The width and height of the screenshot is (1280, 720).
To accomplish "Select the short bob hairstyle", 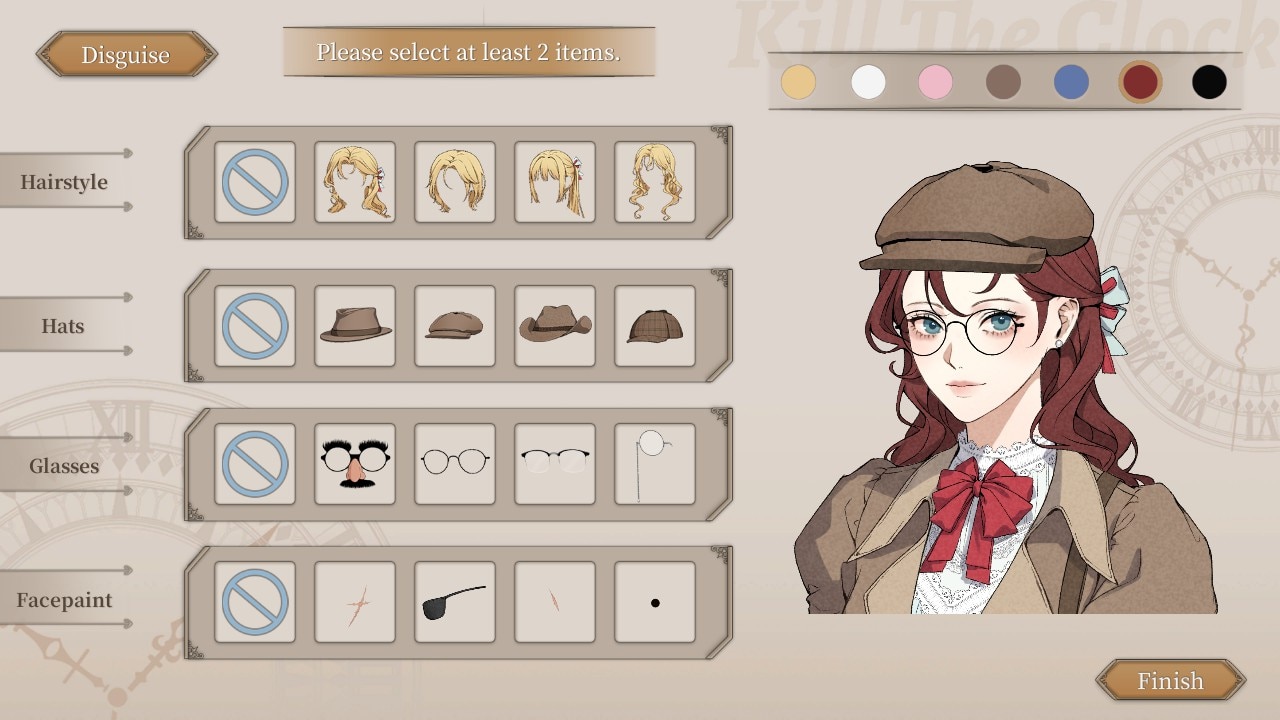I will click(x=455, y=182).
